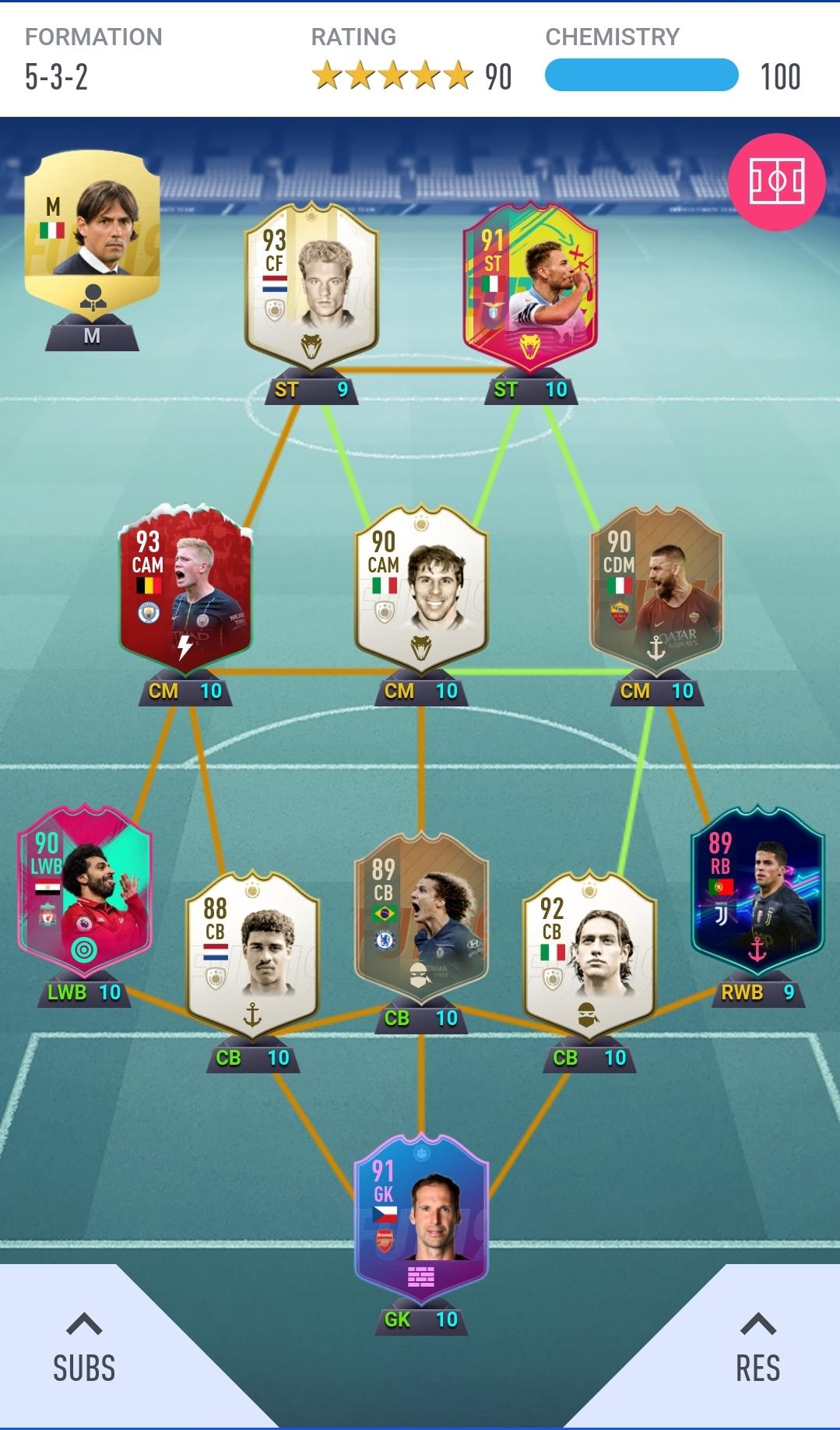Screen dimensions: 840x1430
Task: Select the 90 CDM Roma card
Action: pyautogui.click(x=656, y=588)
